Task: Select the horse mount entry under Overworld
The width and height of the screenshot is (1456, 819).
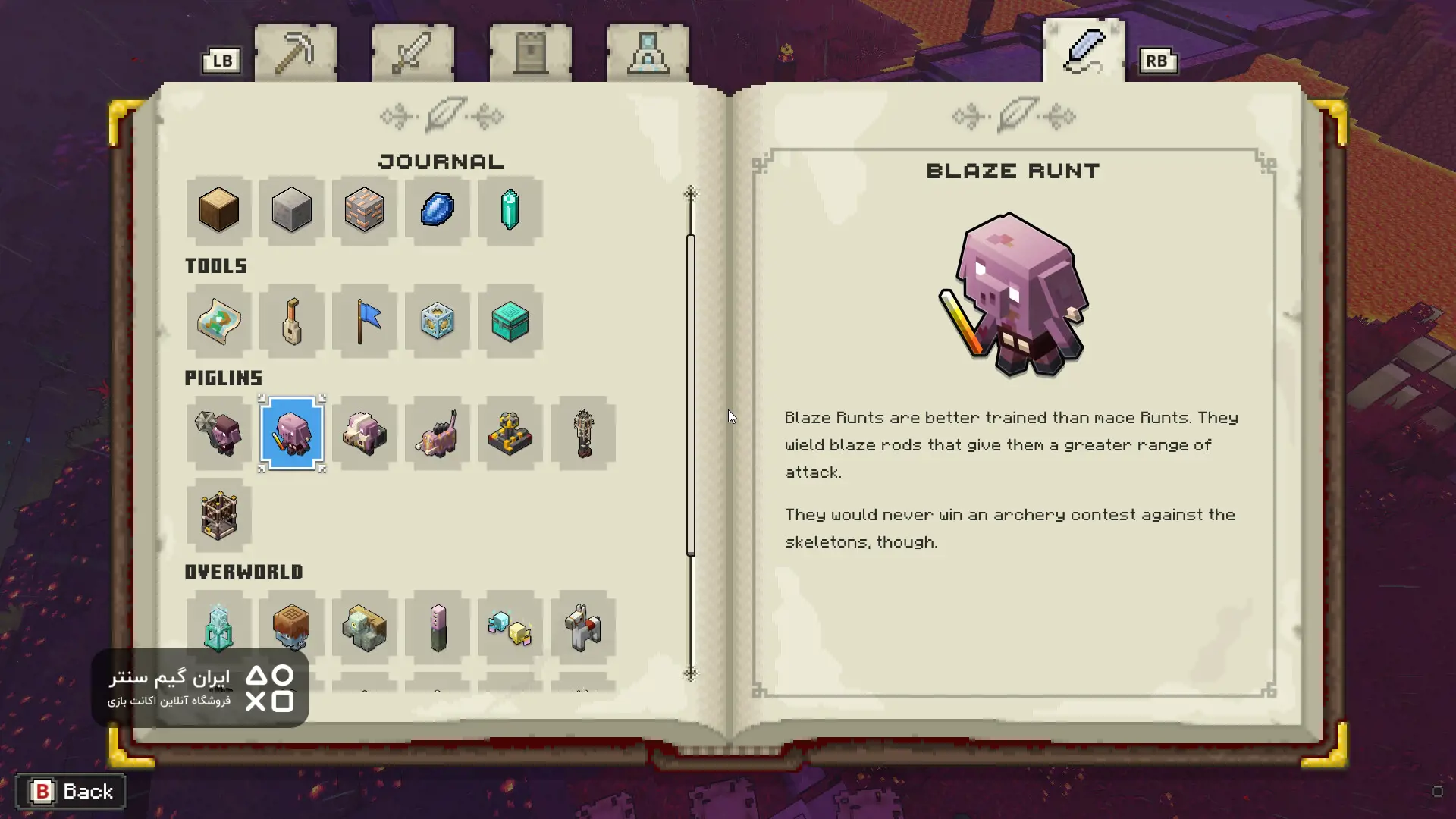Action: [582, 628]
